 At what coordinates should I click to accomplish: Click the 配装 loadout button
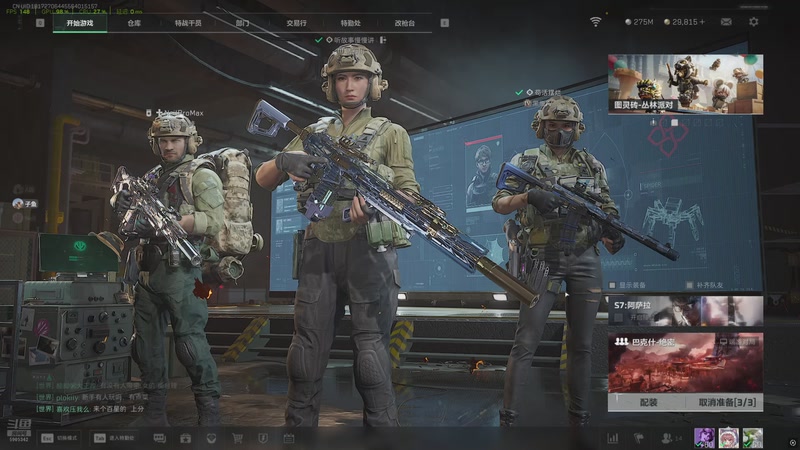[648, 402]
